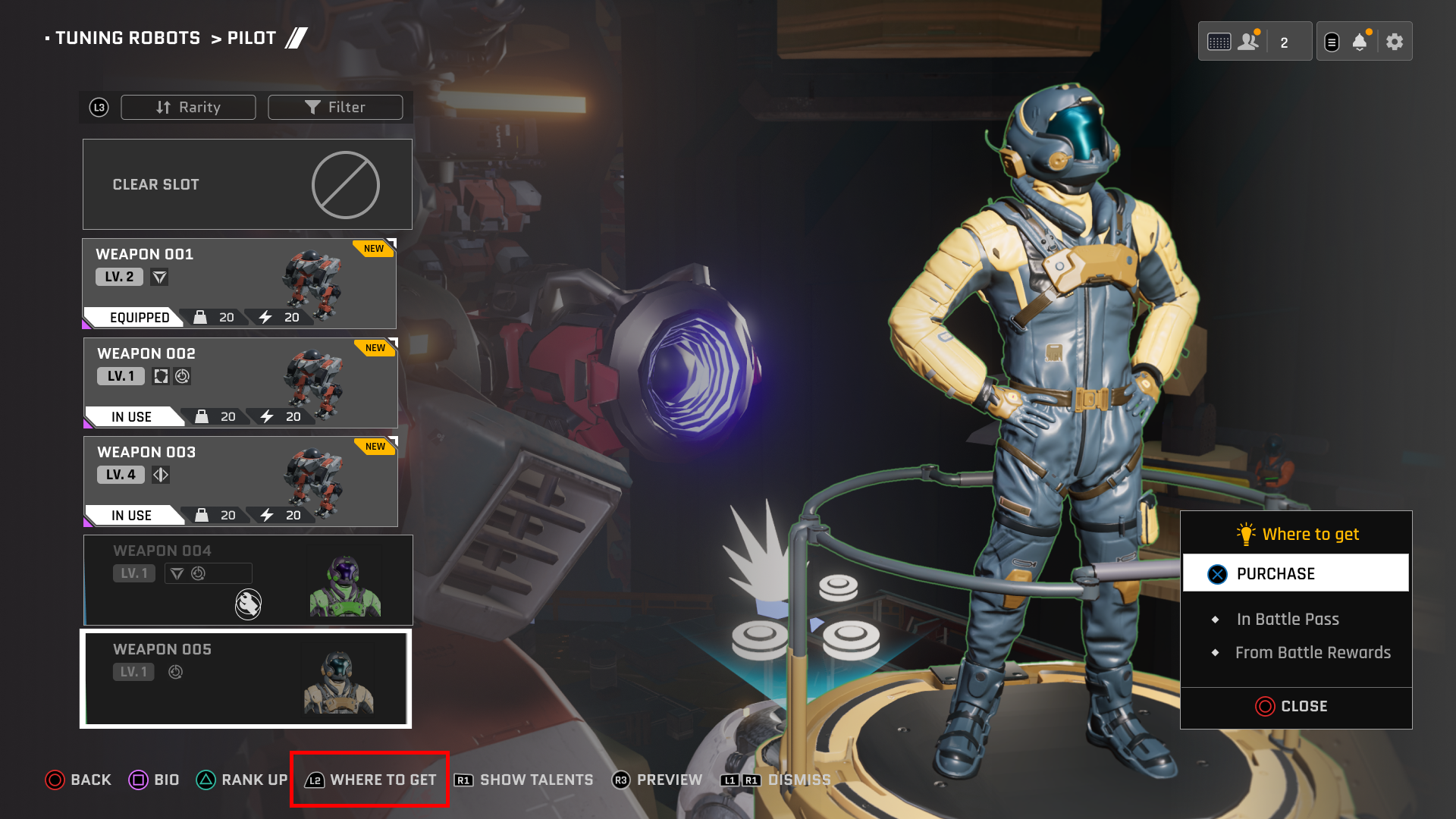Preview the selected pilot

657,780
